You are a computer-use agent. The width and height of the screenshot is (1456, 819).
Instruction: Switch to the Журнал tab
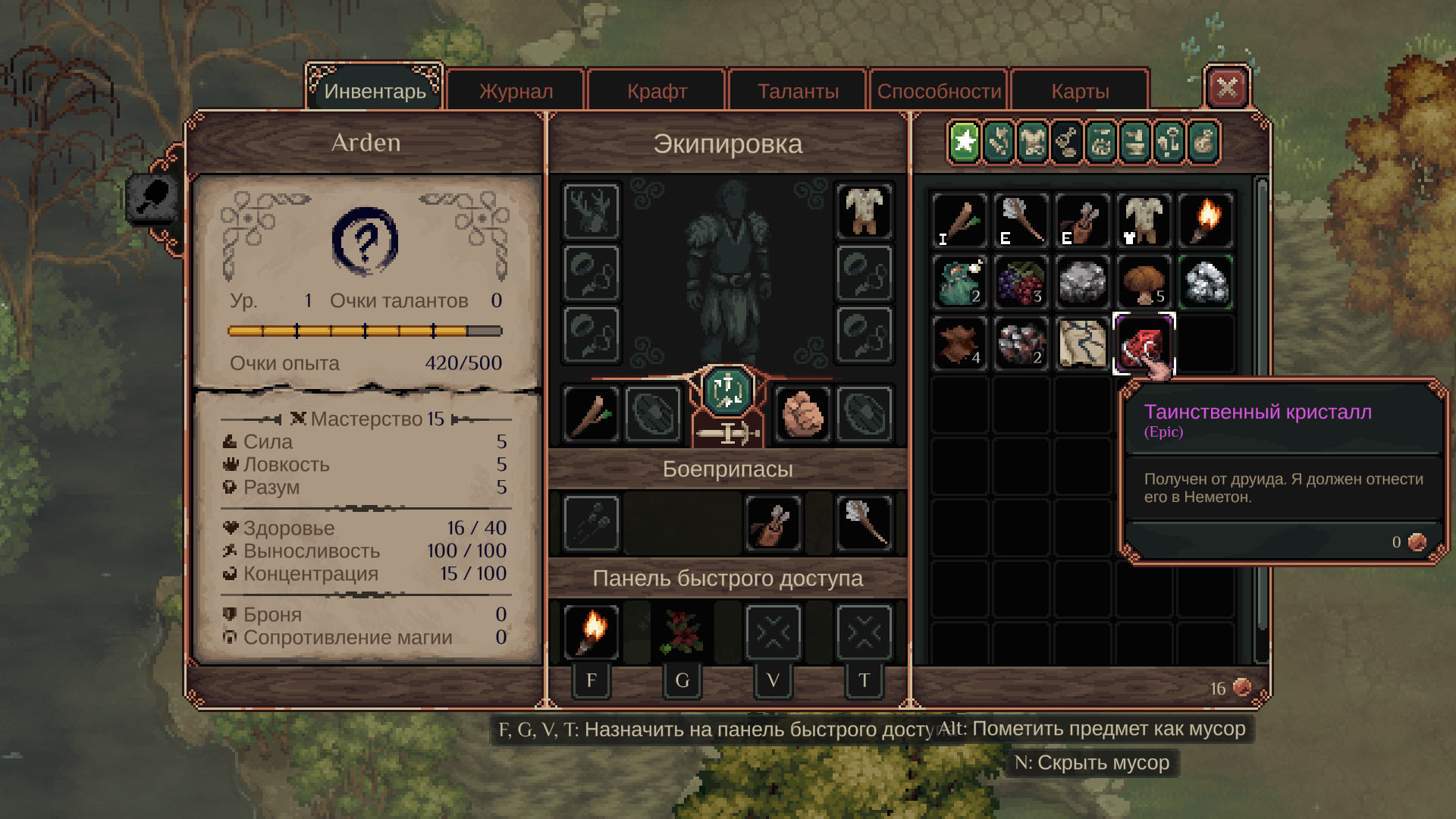[516, 91]
